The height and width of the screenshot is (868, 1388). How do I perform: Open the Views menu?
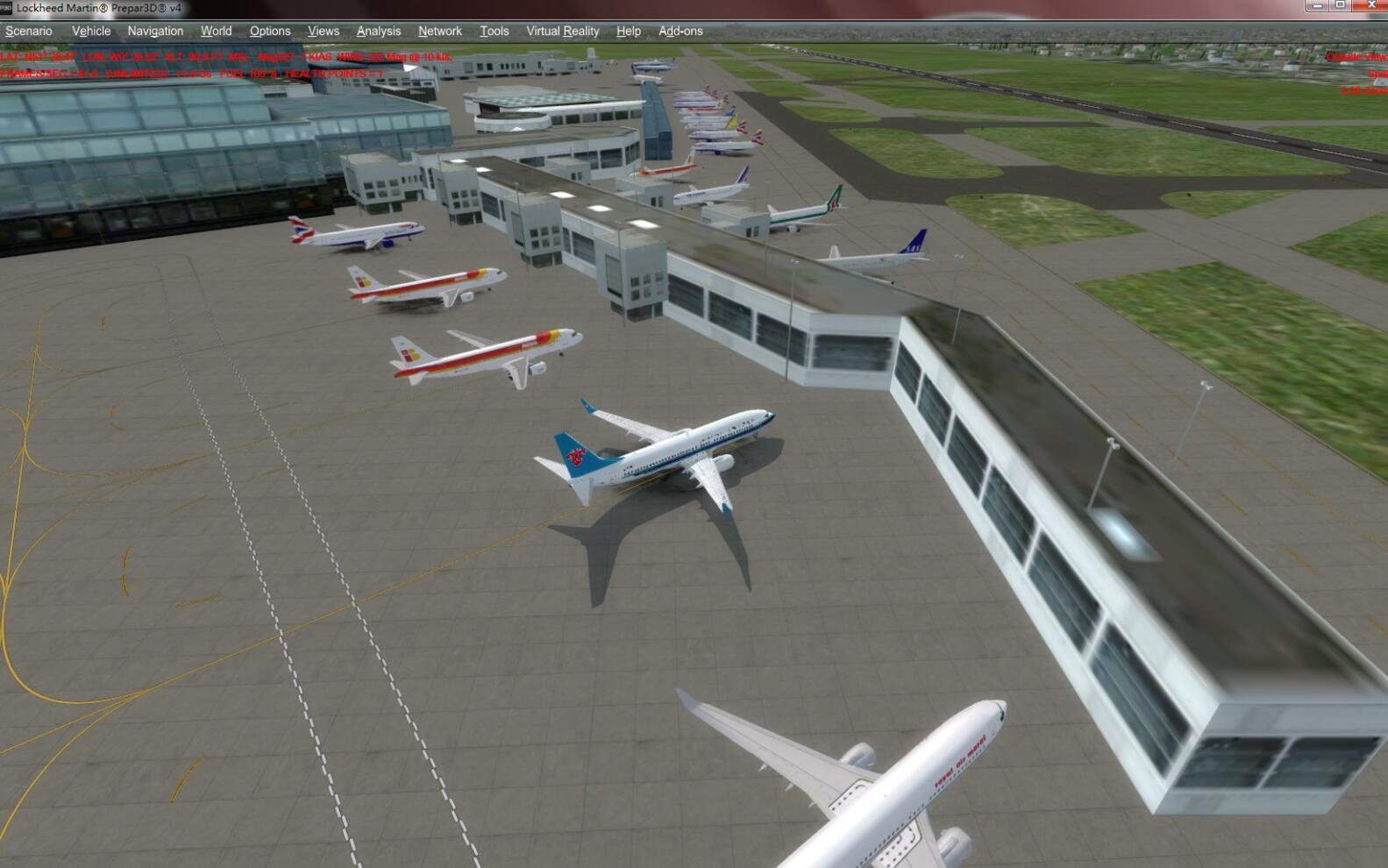click(x=324, y=31)
